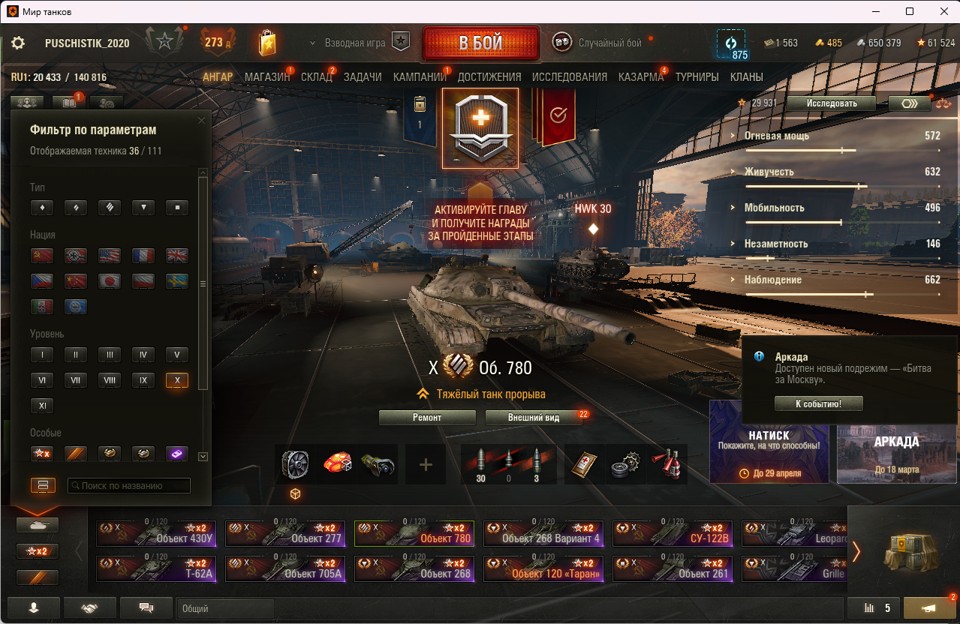Open the КАЗАРМА tab
Image resolution: width=960 pixels, height=624 pixels.
click(x=640, y=77)
